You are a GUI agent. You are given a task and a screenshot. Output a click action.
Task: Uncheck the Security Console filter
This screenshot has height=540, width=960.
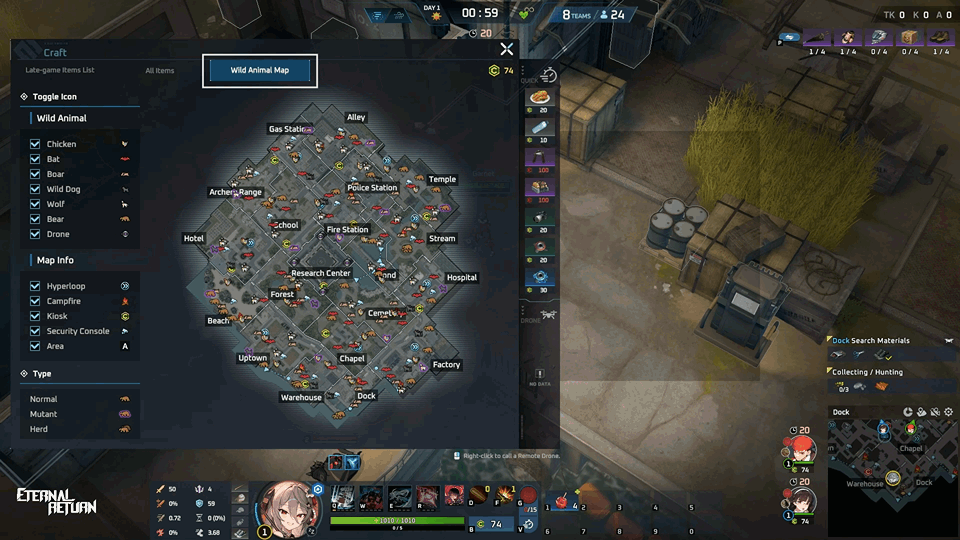click(35, 331)
